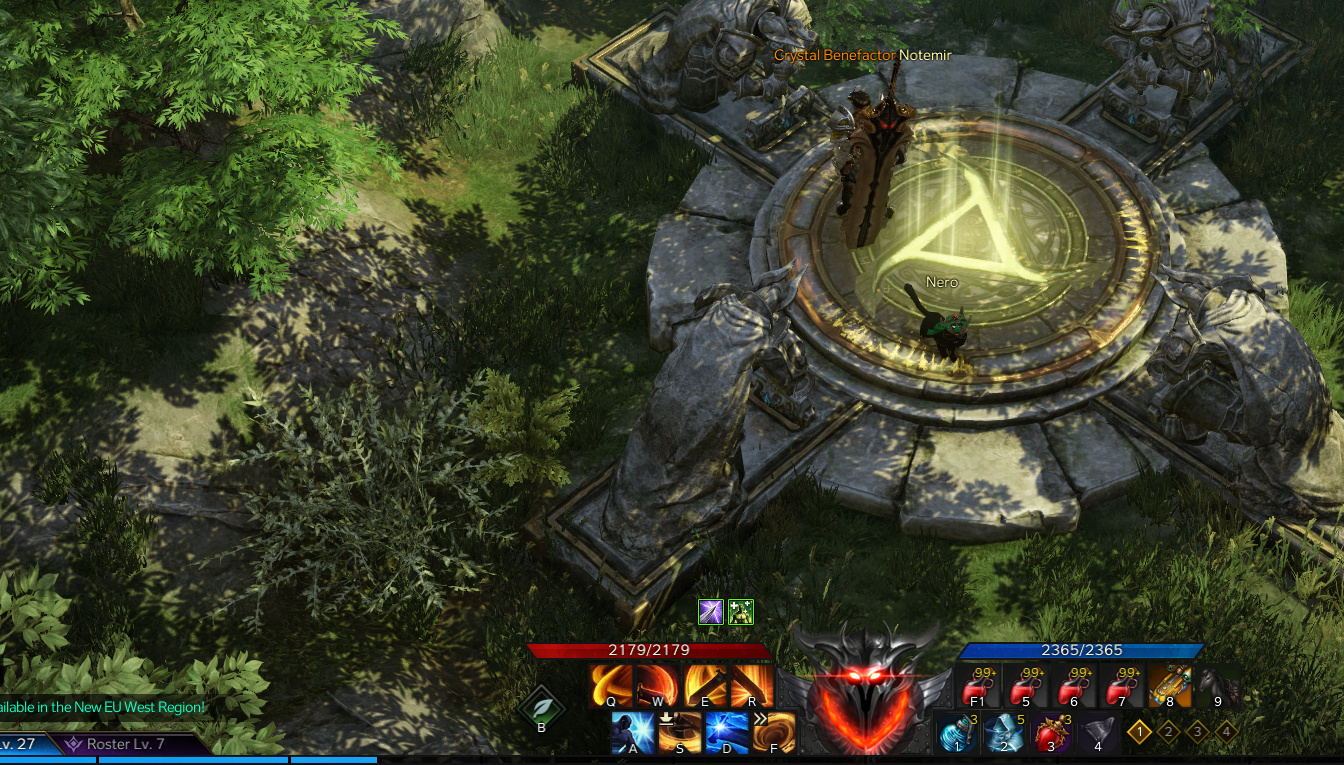Throw the blue grenade battle item
This screenshot has height=765, width=1344.
coord(957,733)
